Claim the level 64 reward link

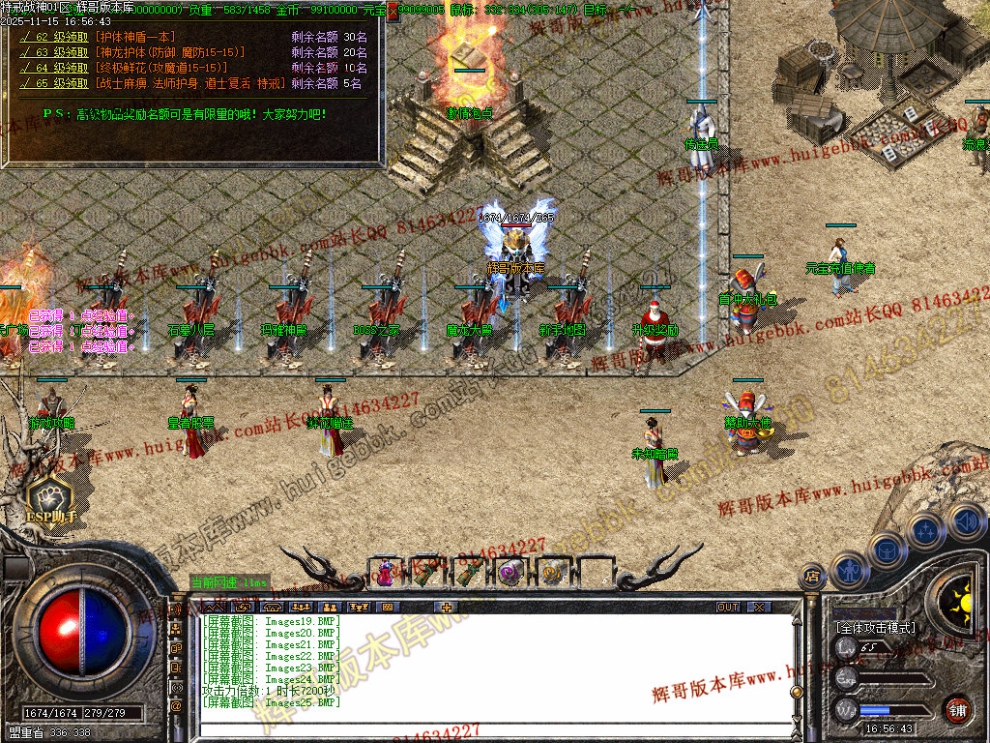click(57, 68)
